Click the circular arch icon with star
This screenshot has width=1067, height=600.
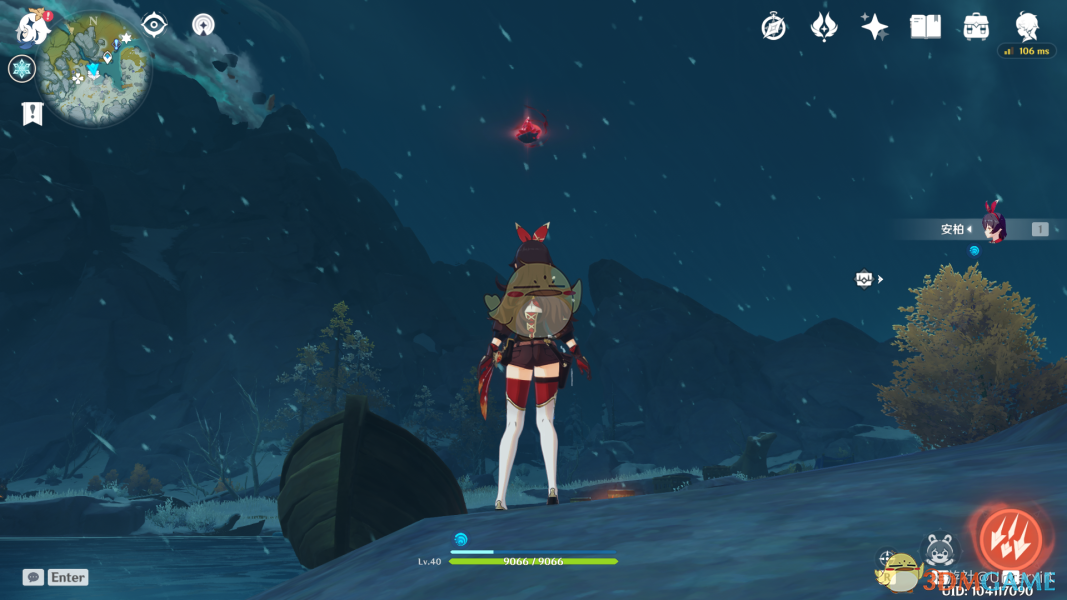[204, 25]
